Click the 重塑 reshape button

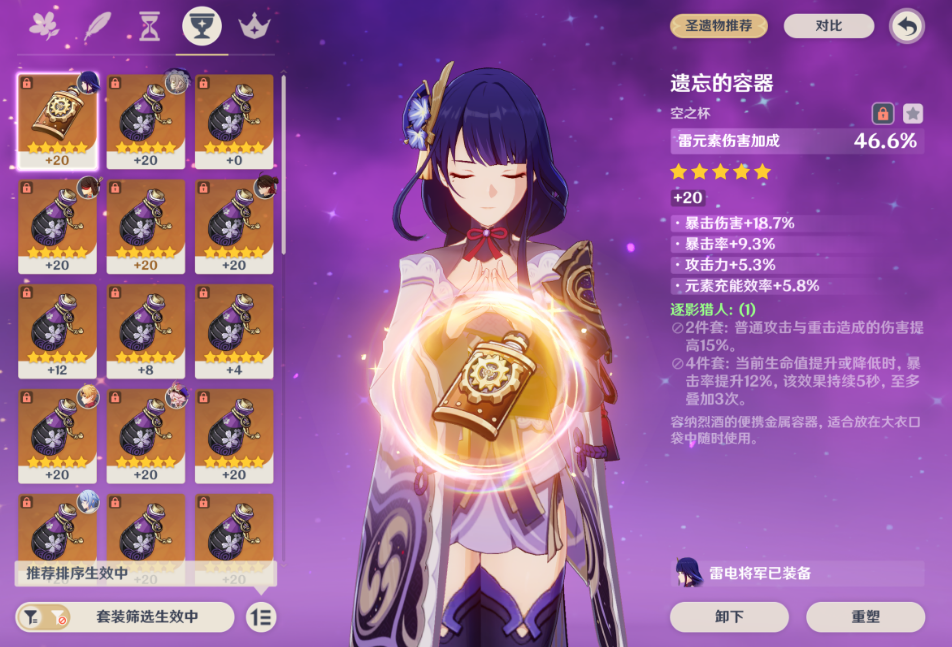[865, 617]
